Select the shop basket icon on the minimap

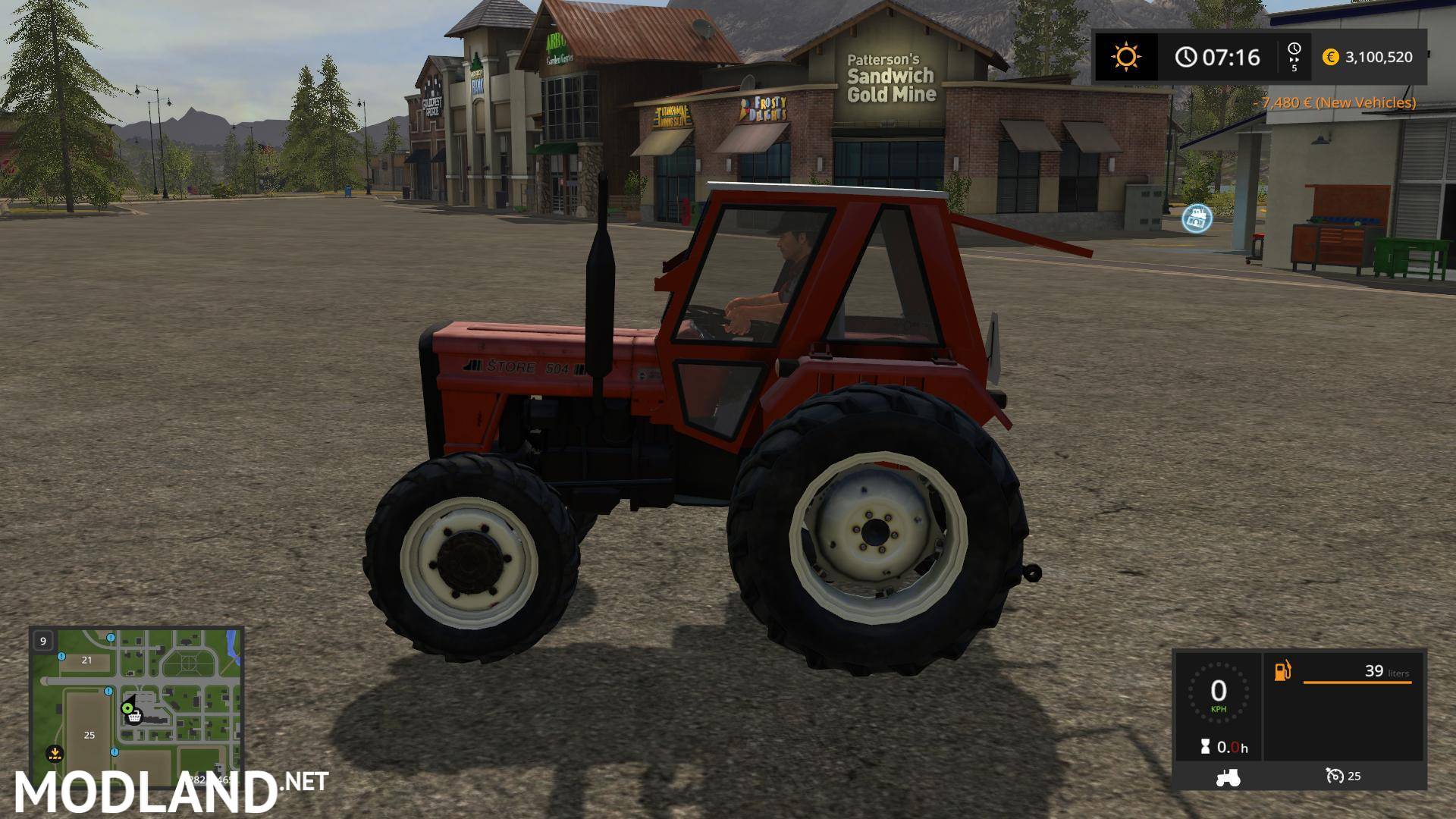(133, 715)
